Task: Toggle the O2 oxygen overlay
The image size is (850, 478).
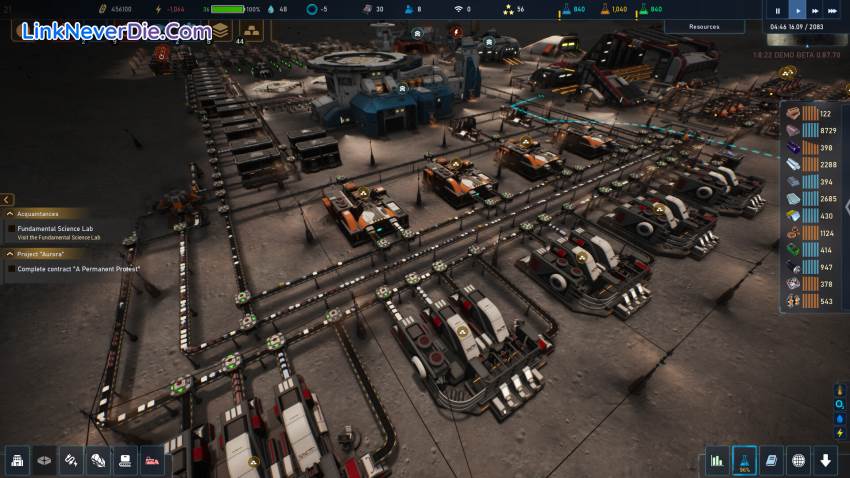Action: click(x=840, y=404)
